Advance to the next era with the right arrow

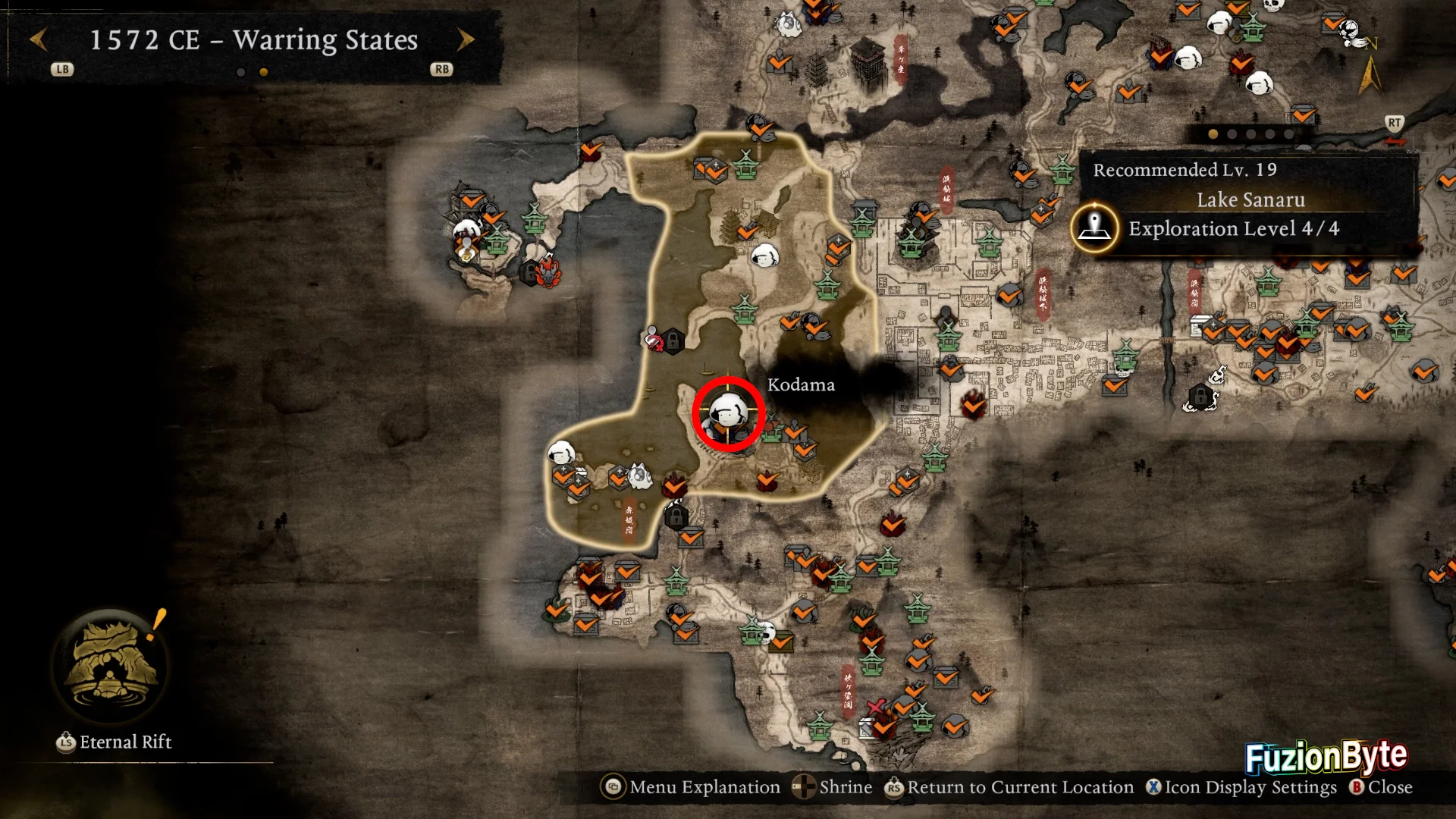[466, 39]
